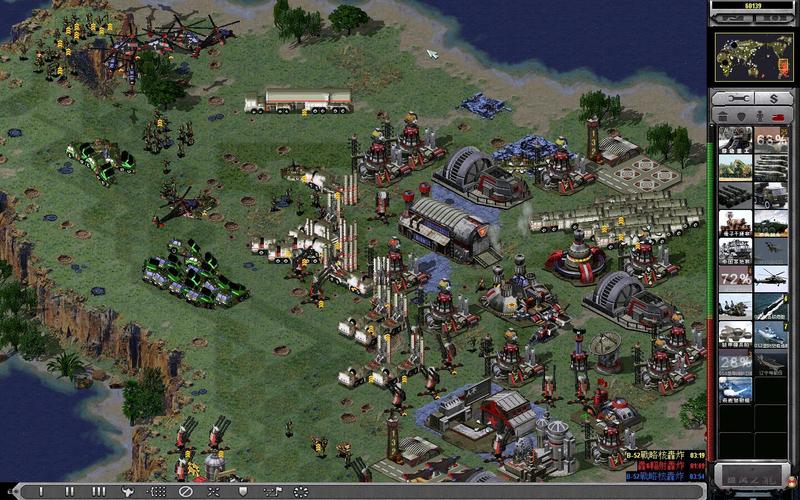The image size is (800, 500).
Task: Switch to the shield defenses tab
Action: coord(741,116)
